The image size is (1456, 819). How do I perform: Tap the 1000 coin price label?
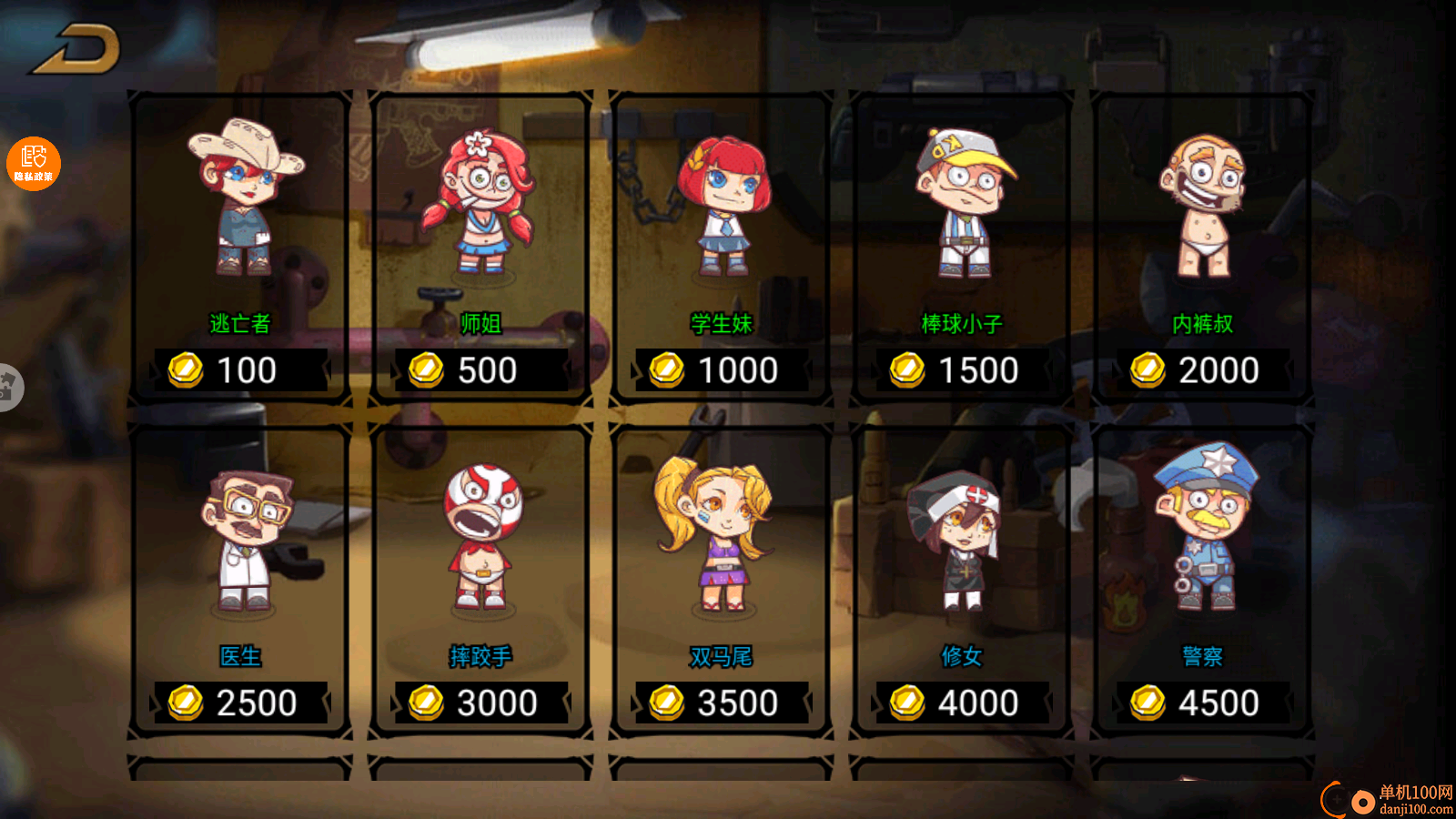point(722,370)
